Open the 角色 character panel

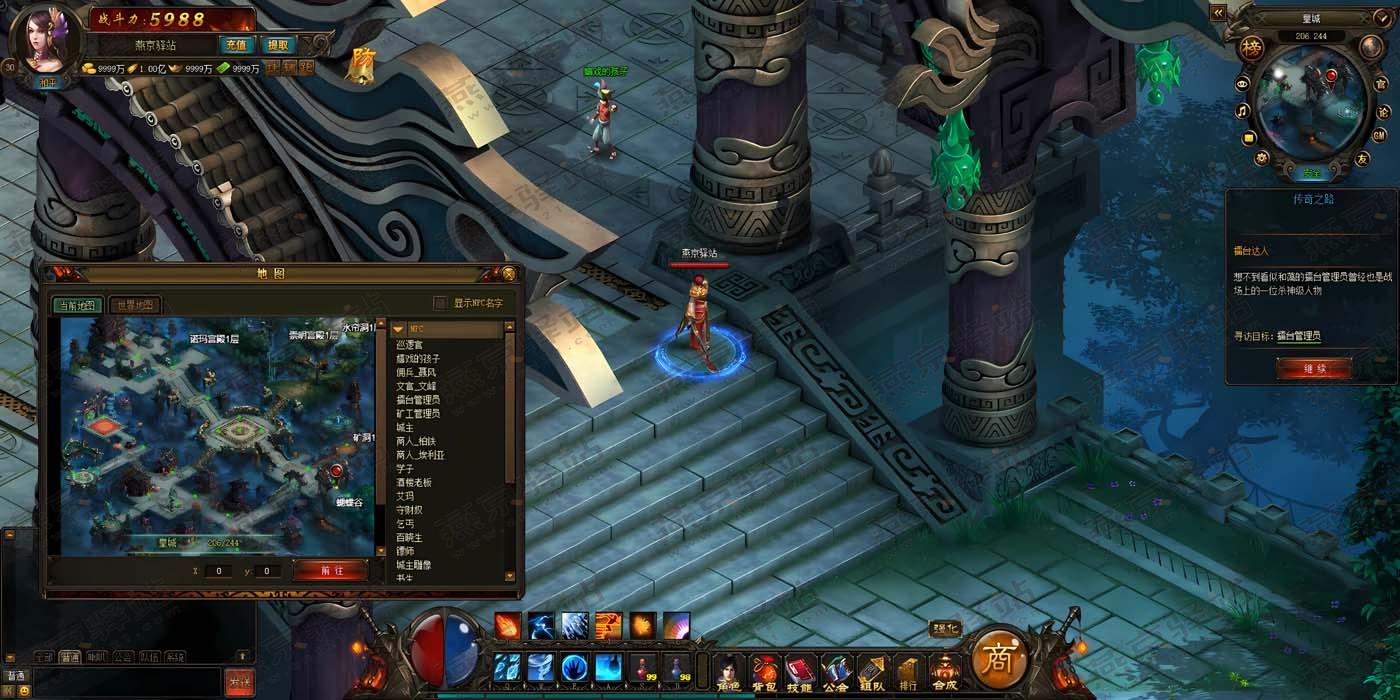731,670
